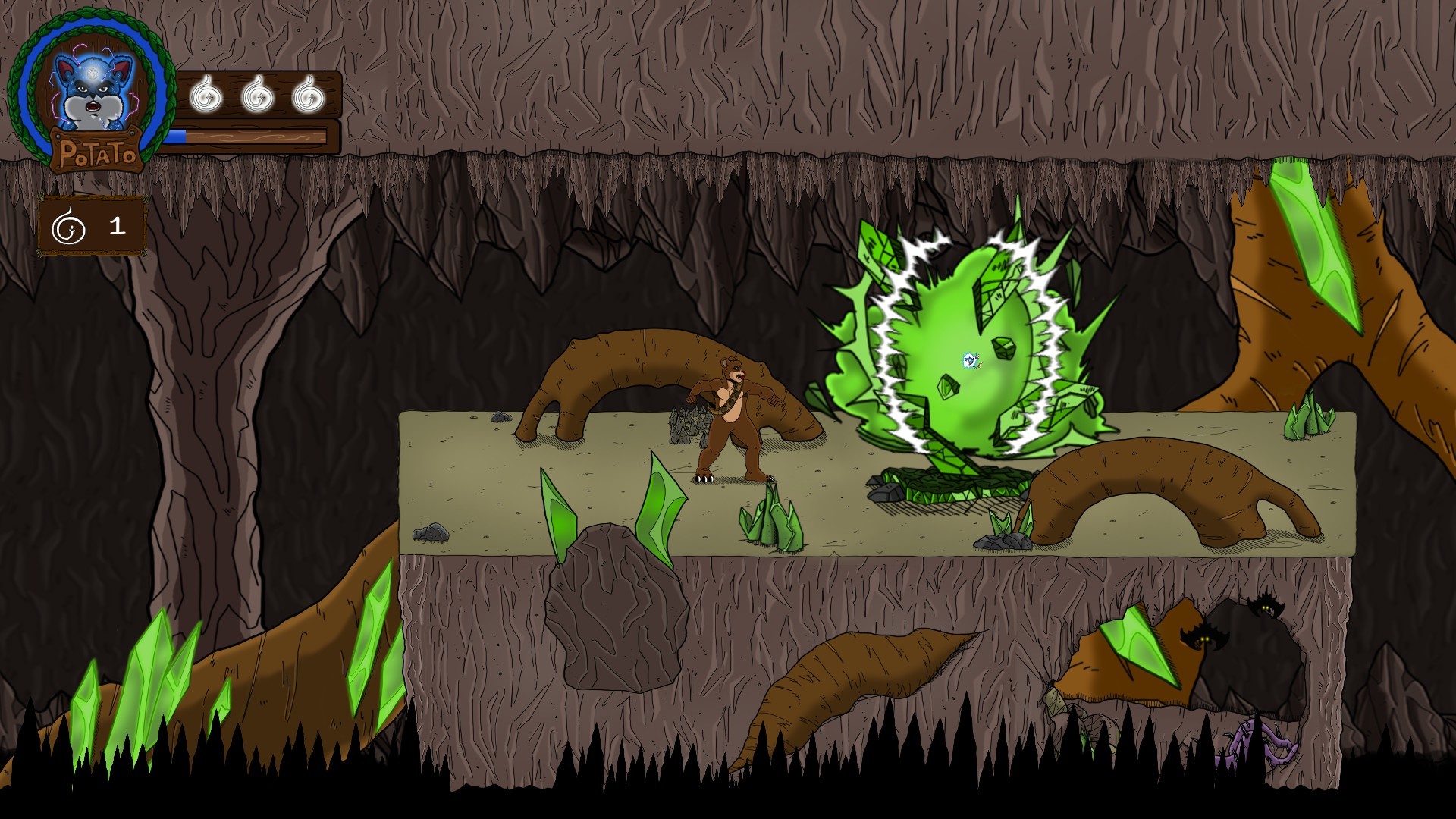1456x819 pixels.
Task: Click the tall green crystal on the left wall
Action: coord(152,675)
